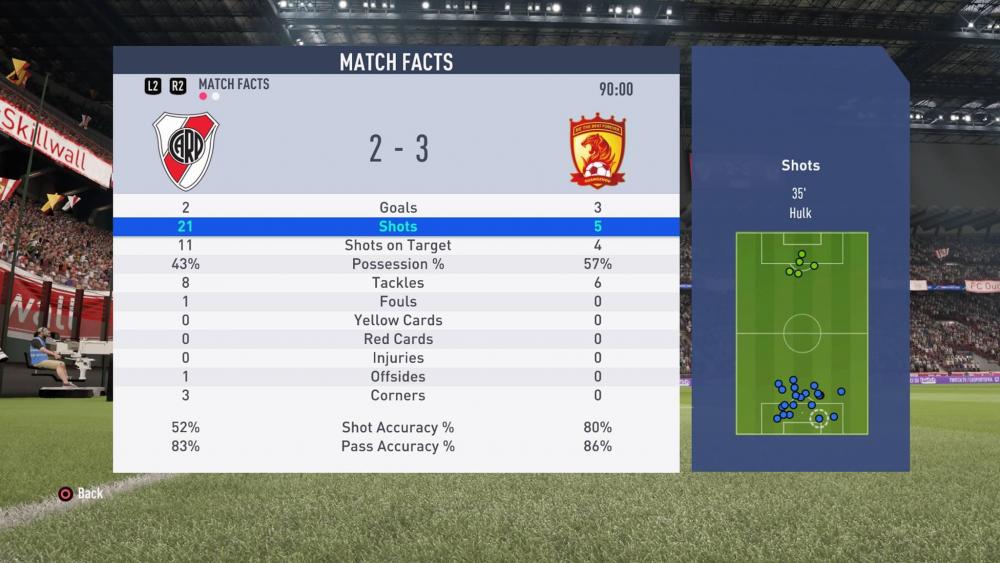Switch to the second Match Facts page dot
This screenshot has width=1000, height=563.
[216, 97]
